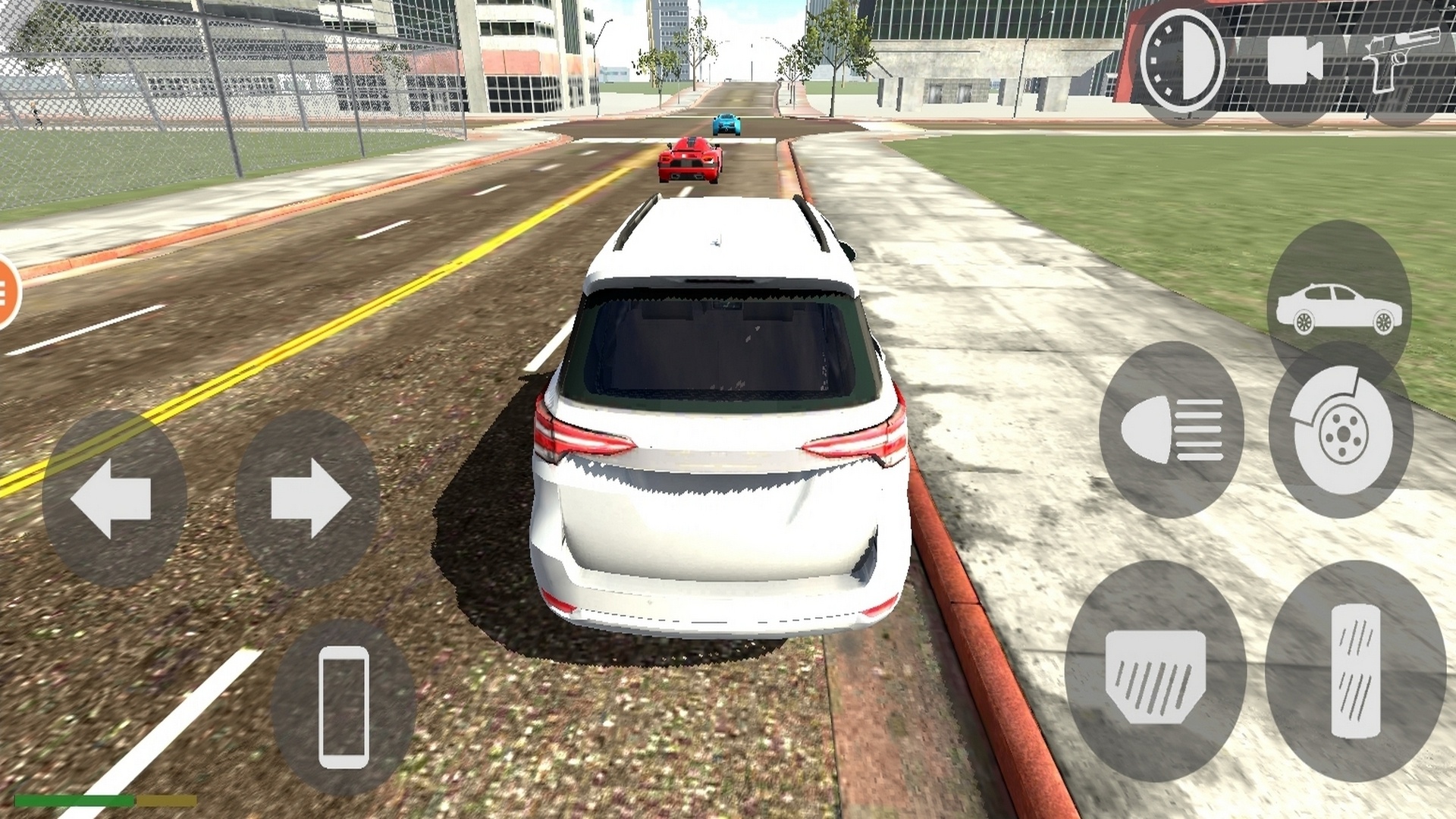
Task: Tap the brake pedal button
Action: click(x=1155, y=673)
